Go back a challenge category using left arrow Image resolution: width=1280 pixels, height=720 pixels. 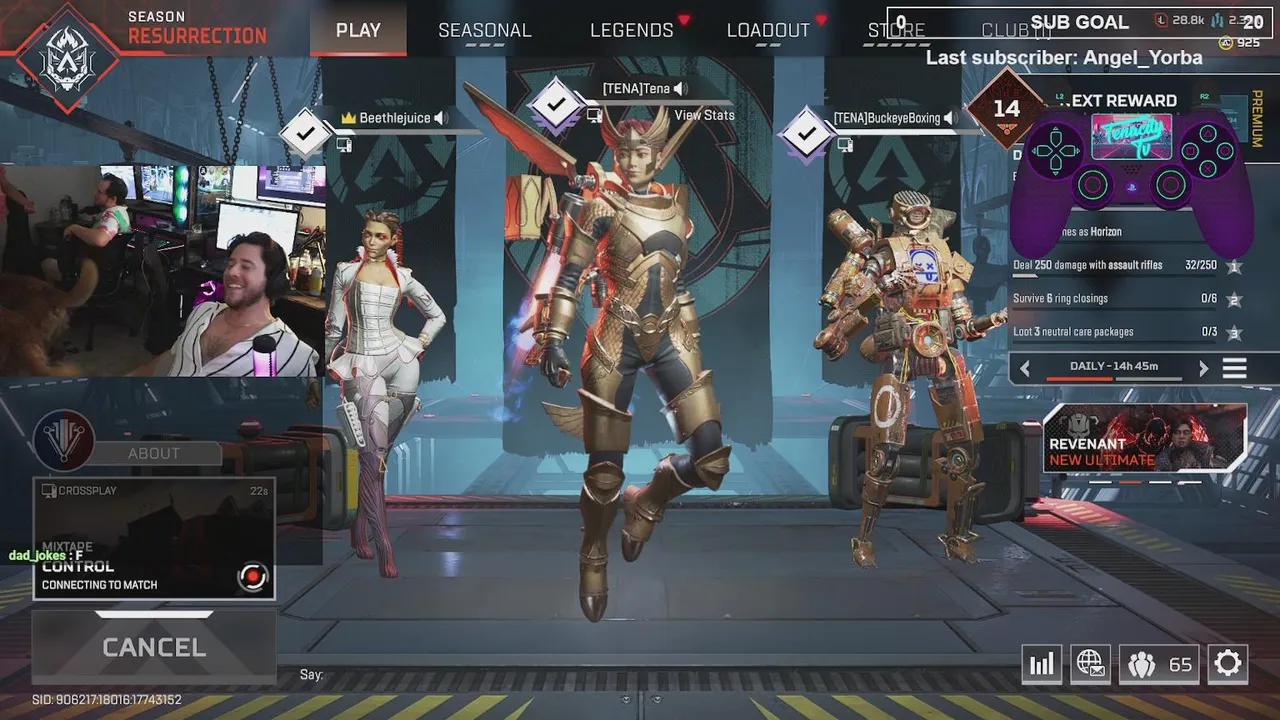[x=1025, y=367]
